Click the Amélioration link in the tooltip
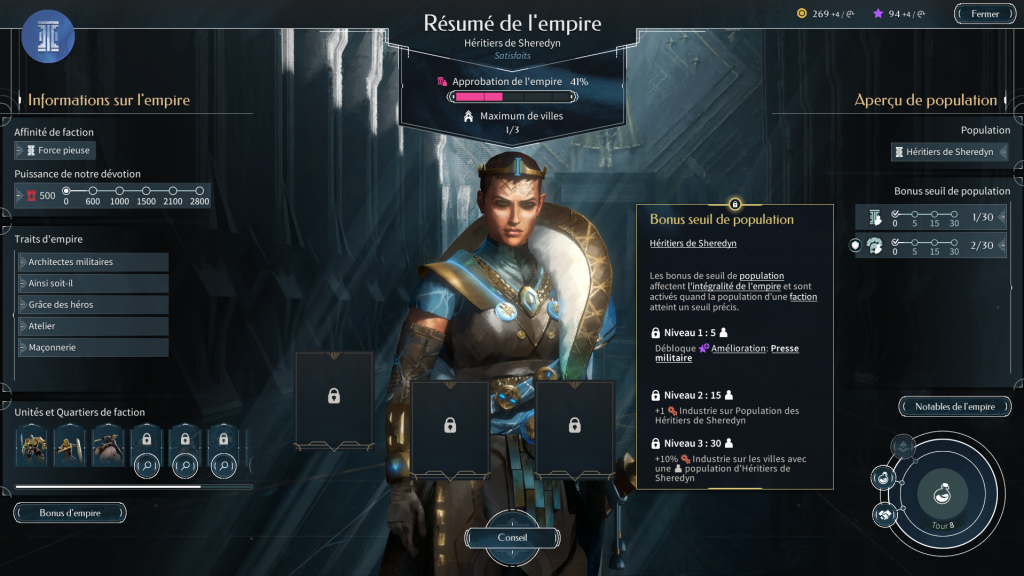This screenshot has height=576, width=1024. [x=738, y=348]
